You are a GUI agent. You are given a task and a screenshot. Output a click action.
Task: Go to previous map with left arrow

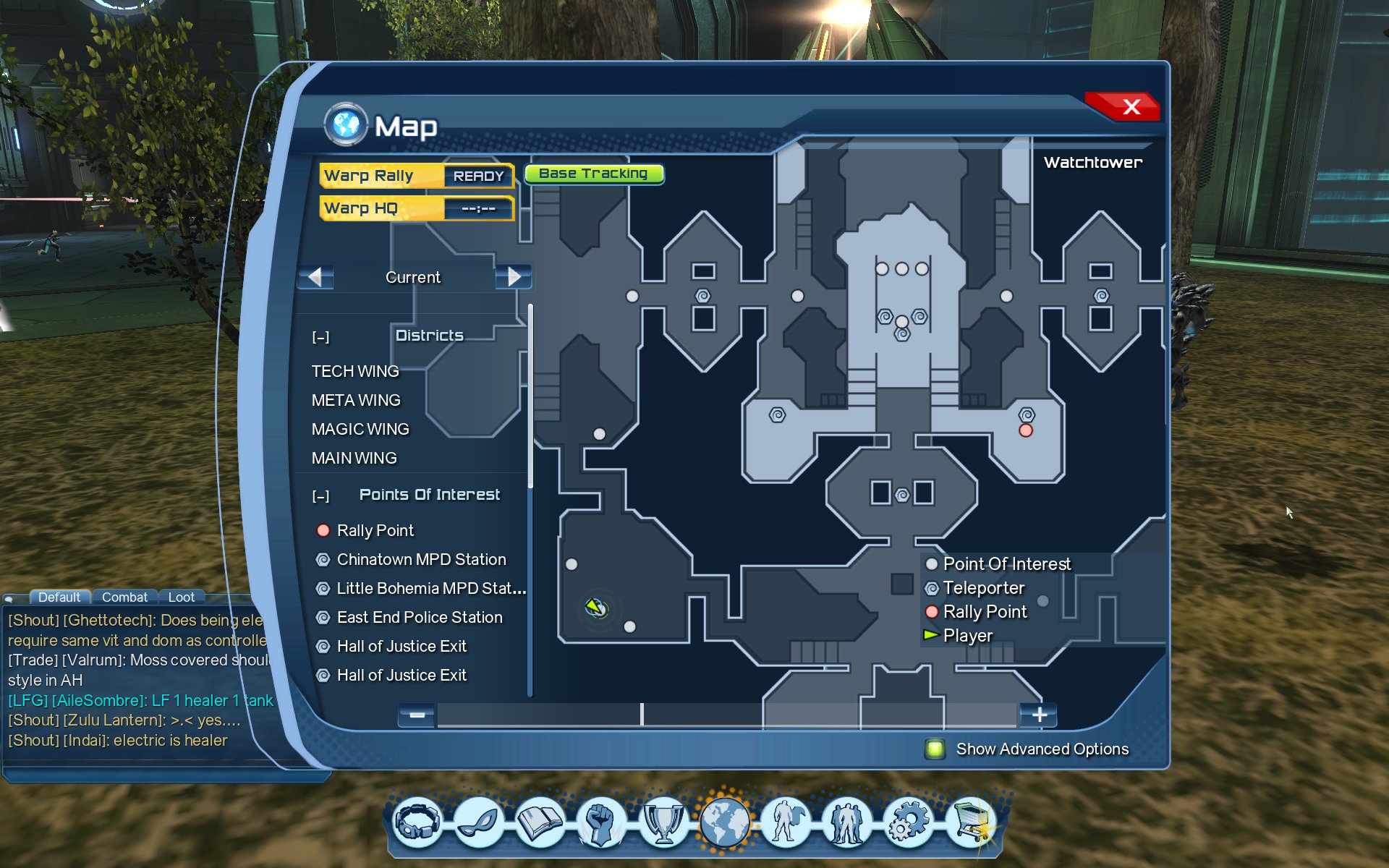[x=315, y=277]
